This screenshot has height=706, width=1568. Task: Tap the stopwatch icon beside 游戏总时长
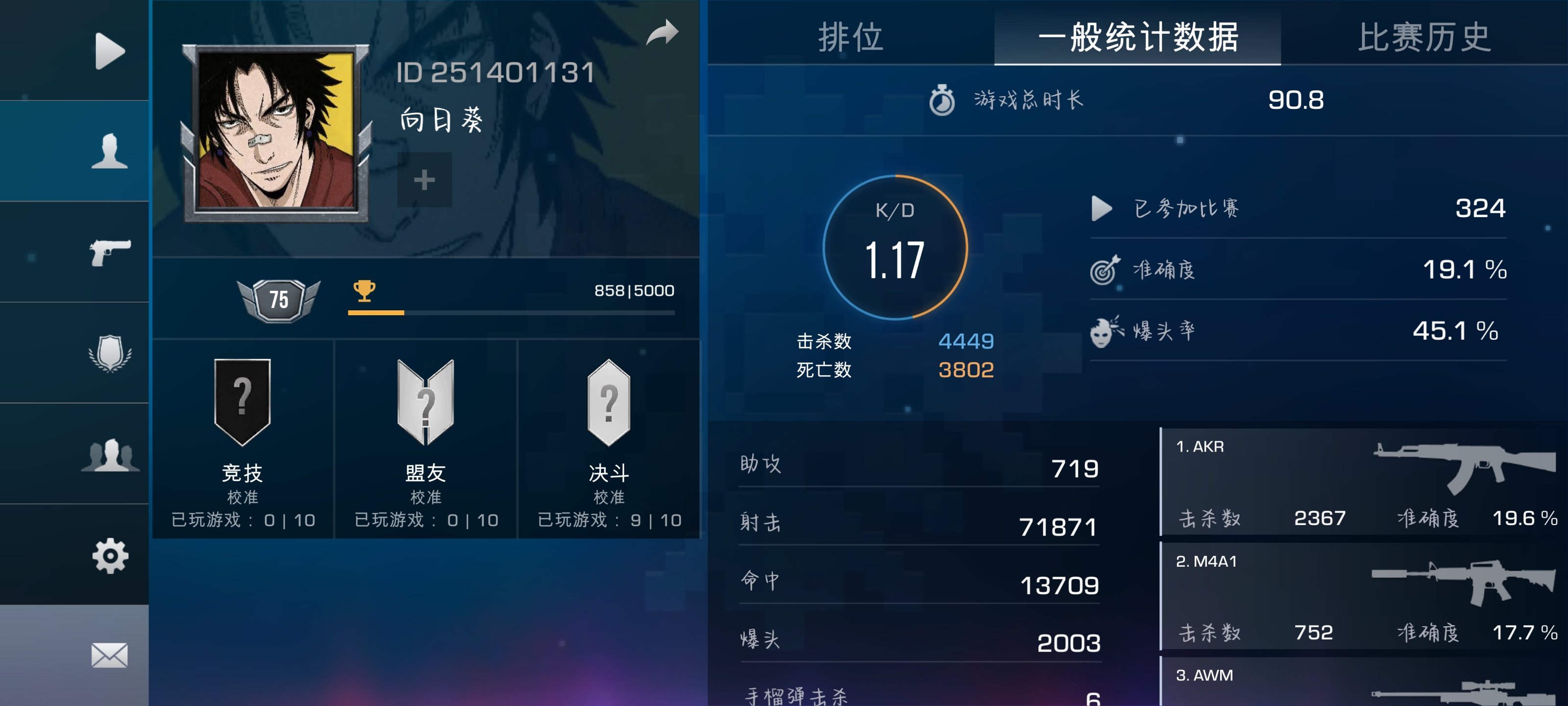click(942, 101)
